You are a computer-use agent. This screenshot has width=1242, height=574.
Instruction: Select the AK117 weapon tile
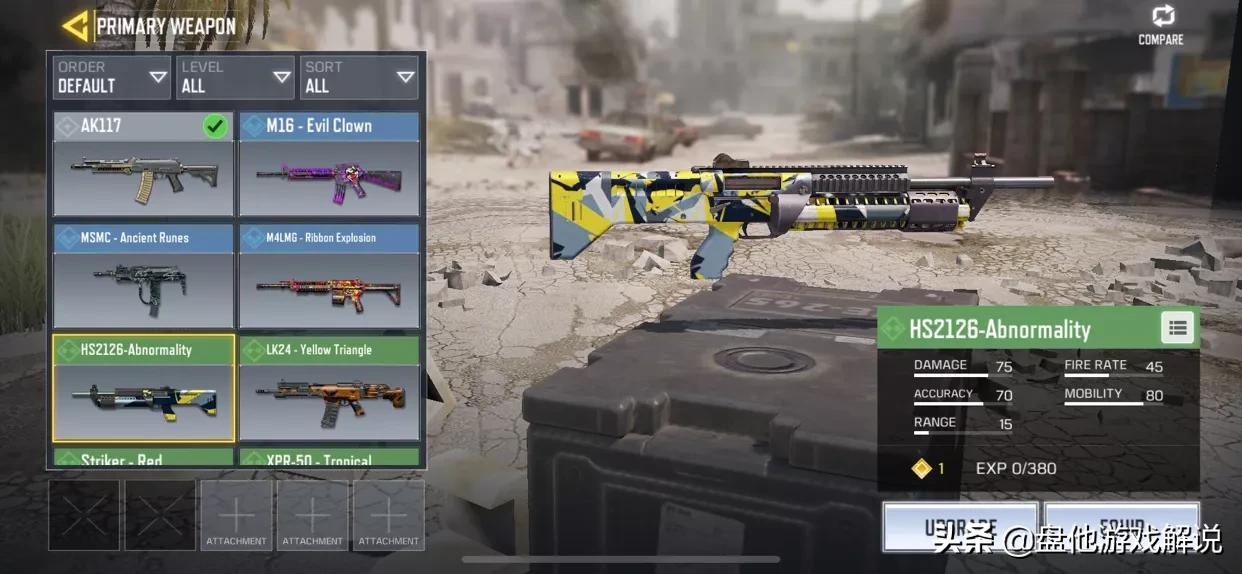pyautogui.click(x=143, y=165)
